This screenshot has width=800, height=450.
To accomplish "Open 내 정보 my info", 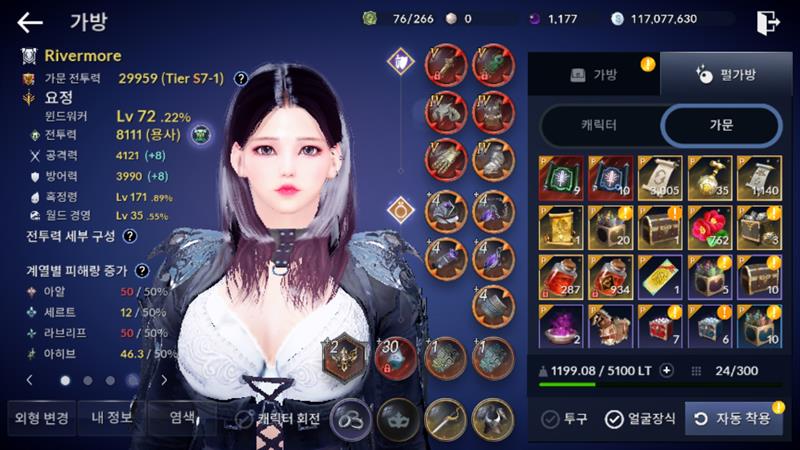I will [111, 418].
